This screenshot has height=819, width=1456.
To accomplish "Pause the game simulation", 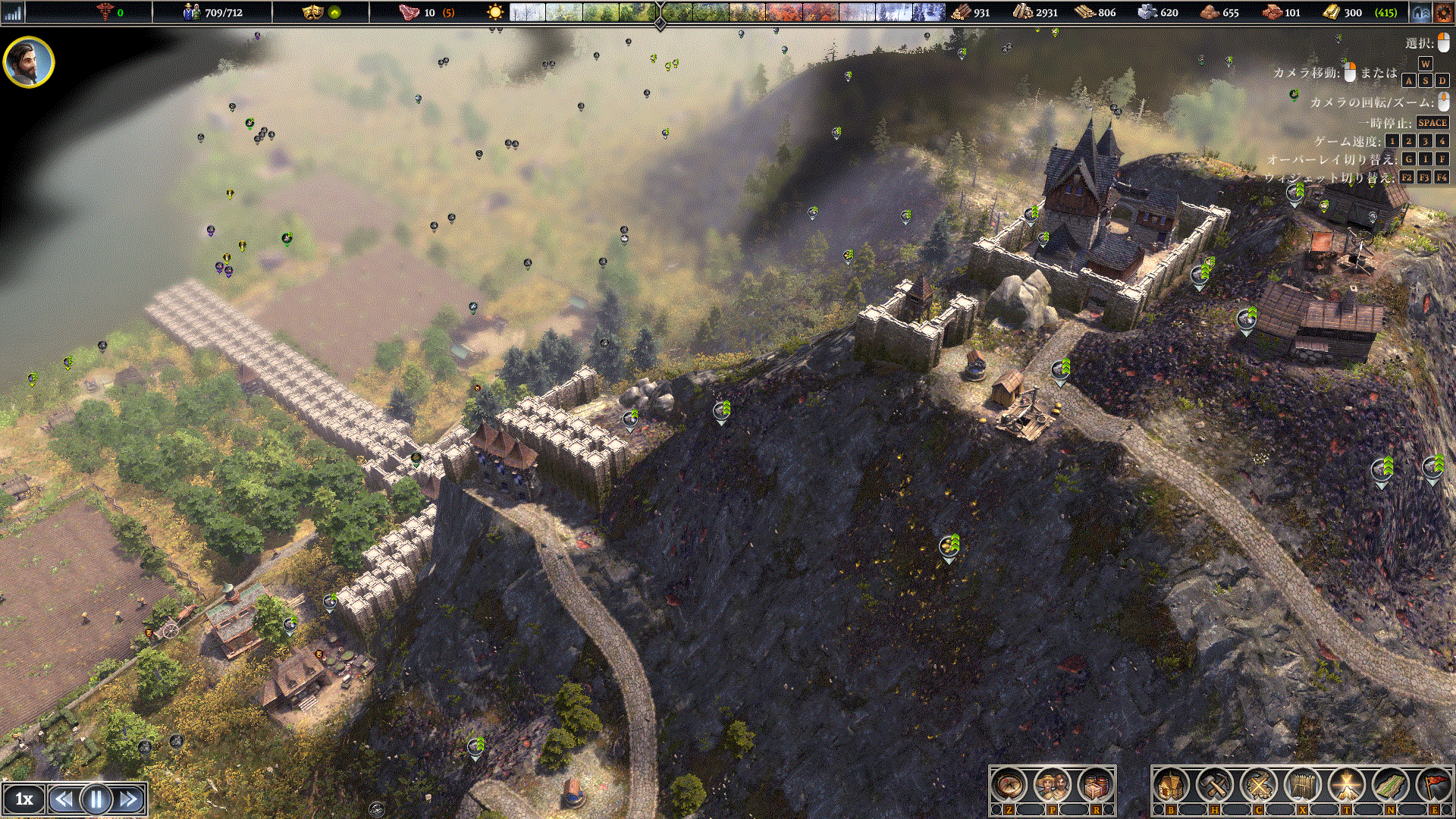I will [96, 799].
